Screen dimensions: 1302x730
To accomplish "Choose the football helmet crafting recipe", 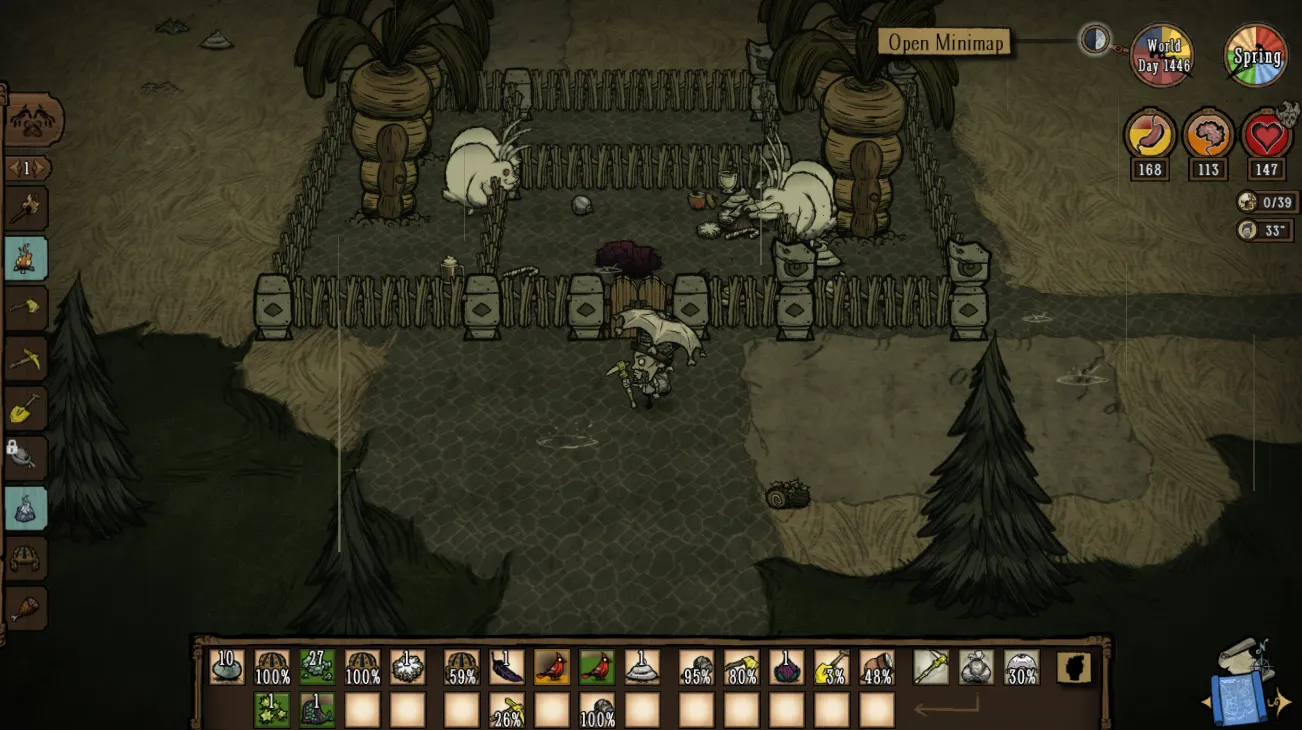I will pyautogui.click(x=26, y=558).
